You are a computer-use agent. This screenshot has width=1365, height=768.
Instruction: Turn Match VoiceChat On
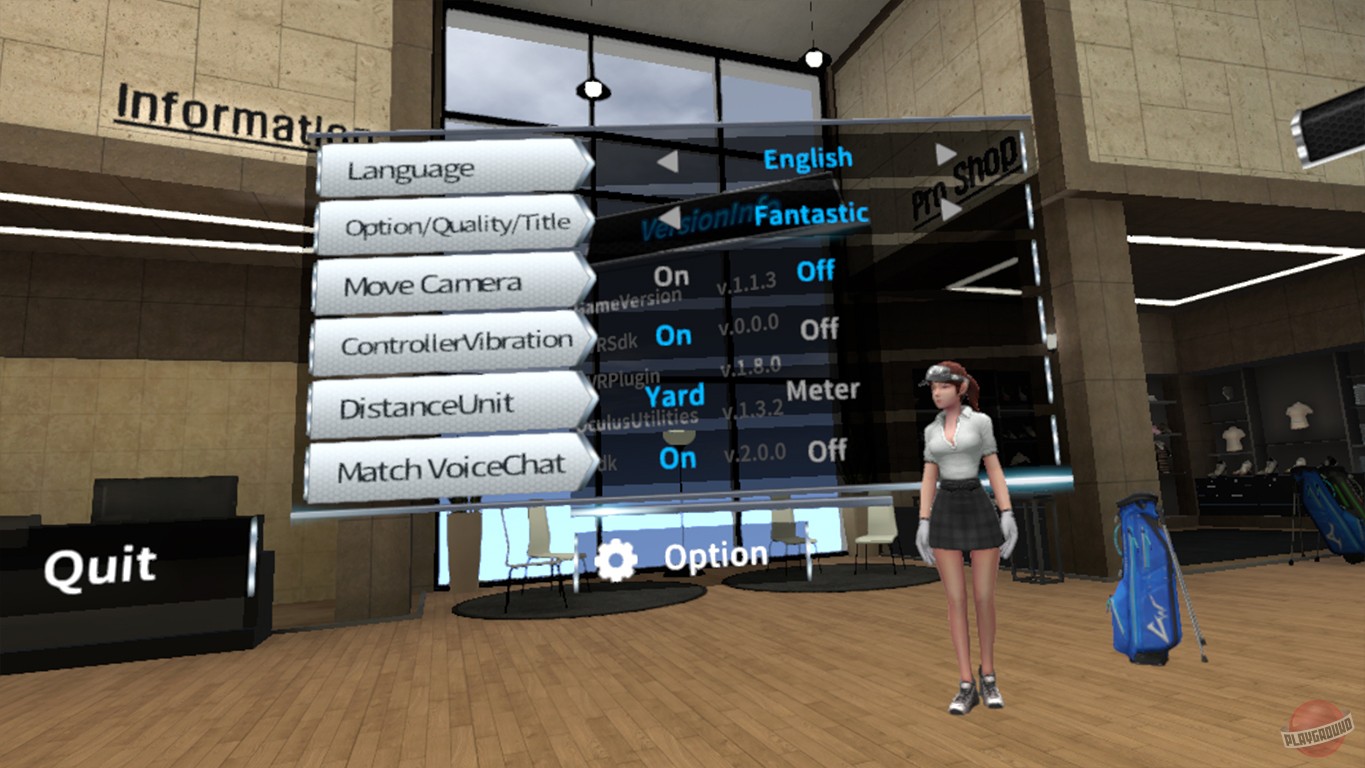[676, 458]
